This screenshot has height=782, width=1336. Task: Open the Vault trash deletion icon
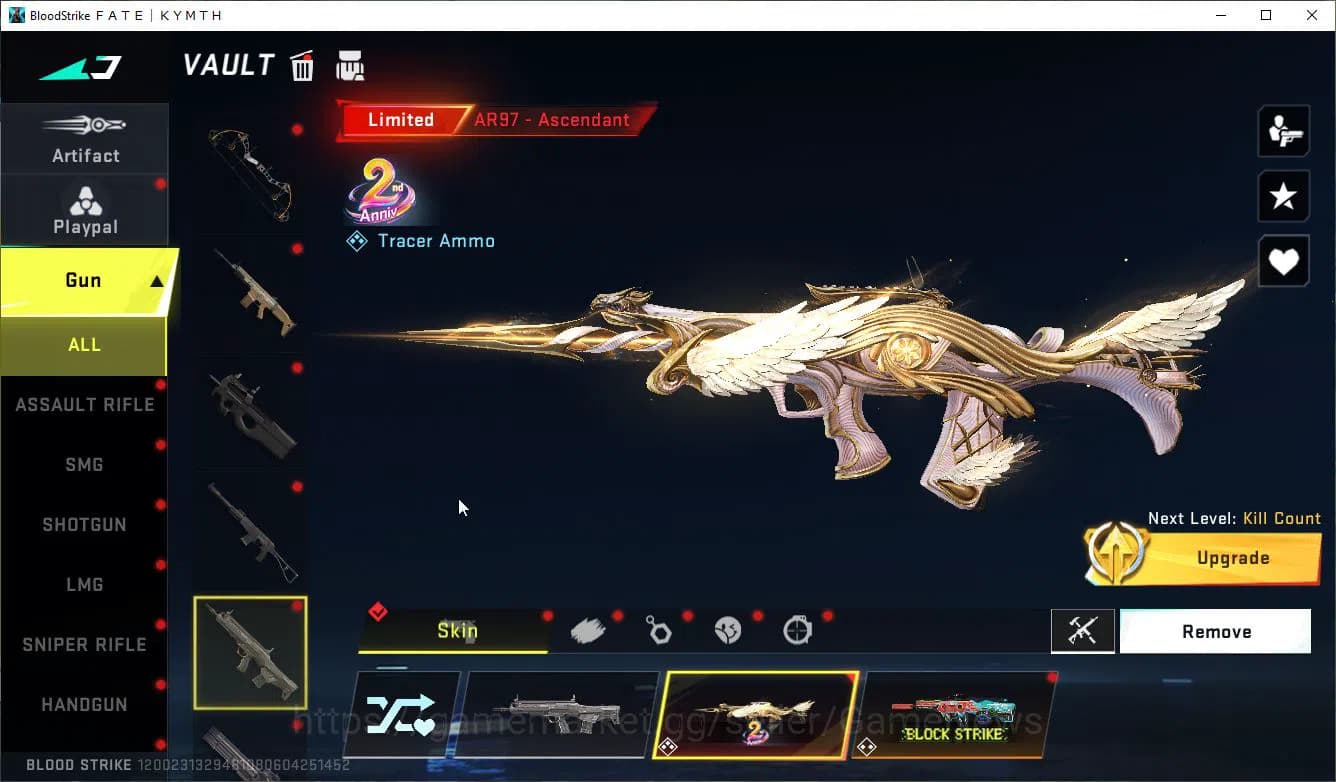[301, 64]
